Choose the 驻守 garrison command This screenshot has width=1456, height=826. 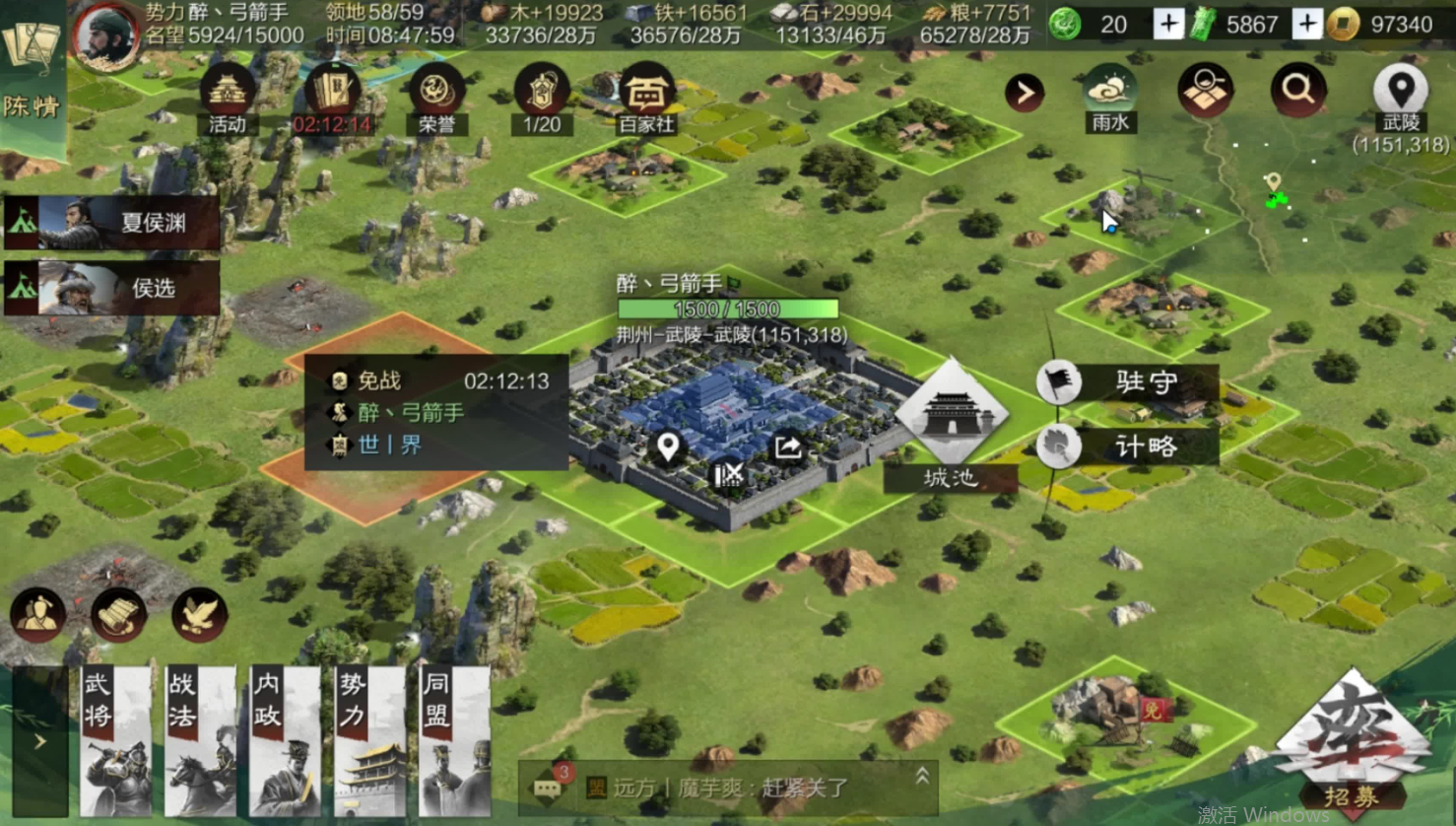(x=1127, y=382)
